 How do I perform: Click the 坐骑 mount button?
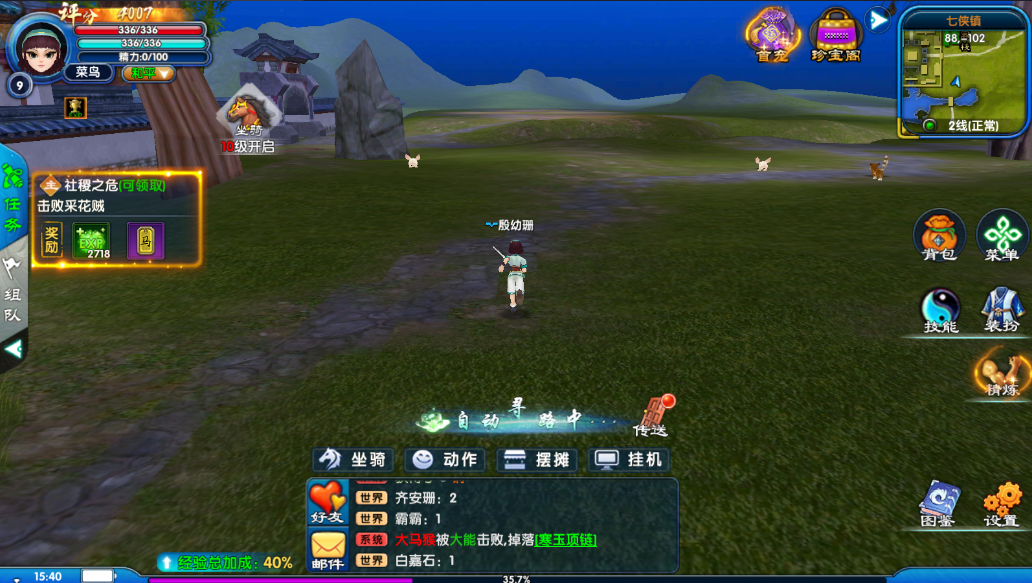tap(354, 460)
